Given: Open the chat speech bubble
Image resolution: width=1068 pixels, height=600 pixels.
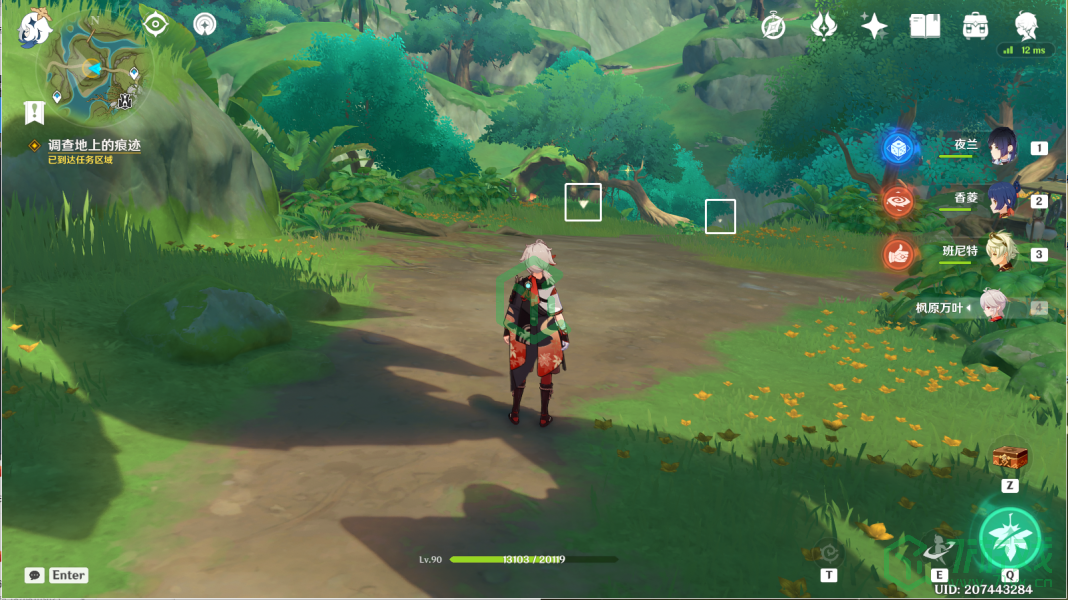Looking at the screenshot, I should [35, 575].
